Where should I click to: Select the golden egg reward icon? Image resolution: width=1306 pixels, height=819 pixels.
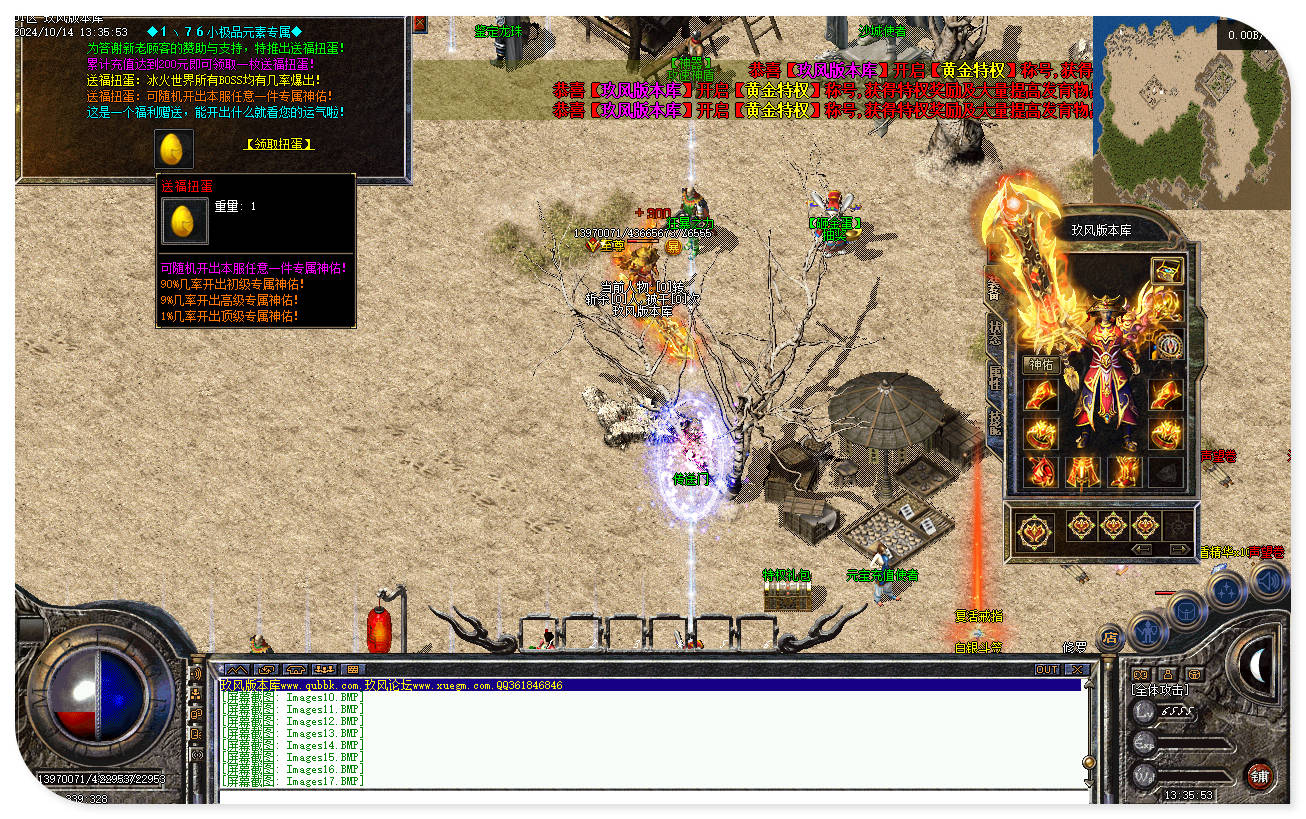(x=173, y=148)
